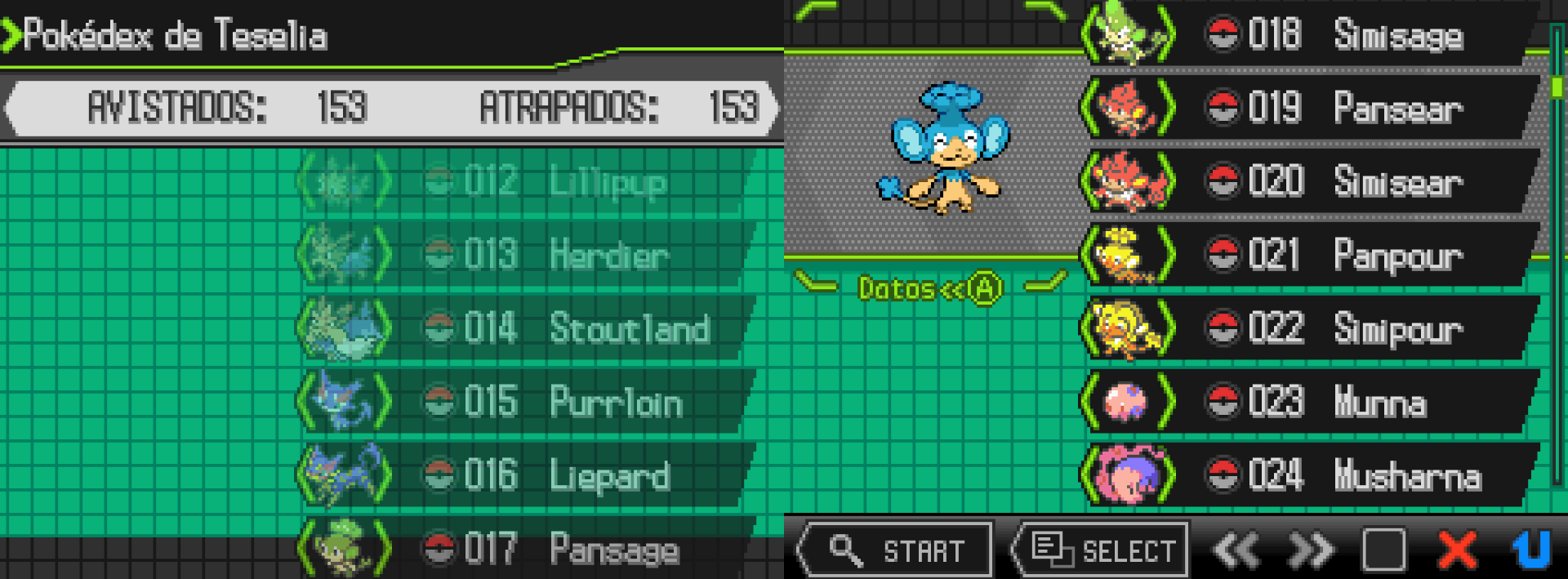
Task: Click the green scrollbar handle of the list
Action: [1557, 87]
